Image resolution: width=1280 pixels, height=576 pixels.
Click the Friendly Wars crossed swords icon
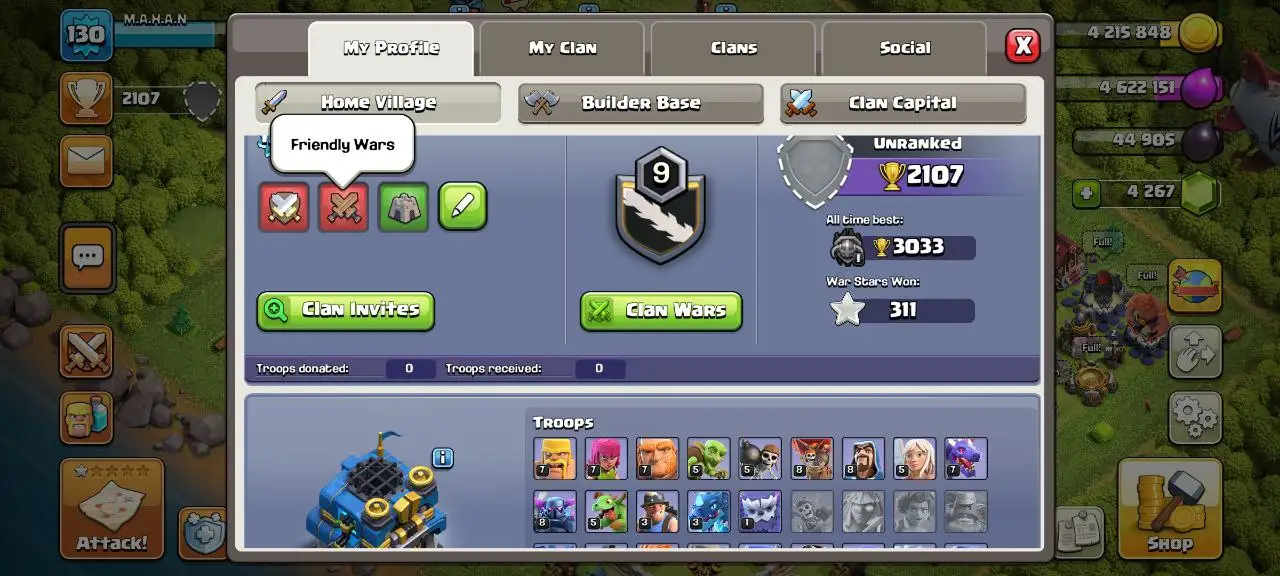coord(343,207)
